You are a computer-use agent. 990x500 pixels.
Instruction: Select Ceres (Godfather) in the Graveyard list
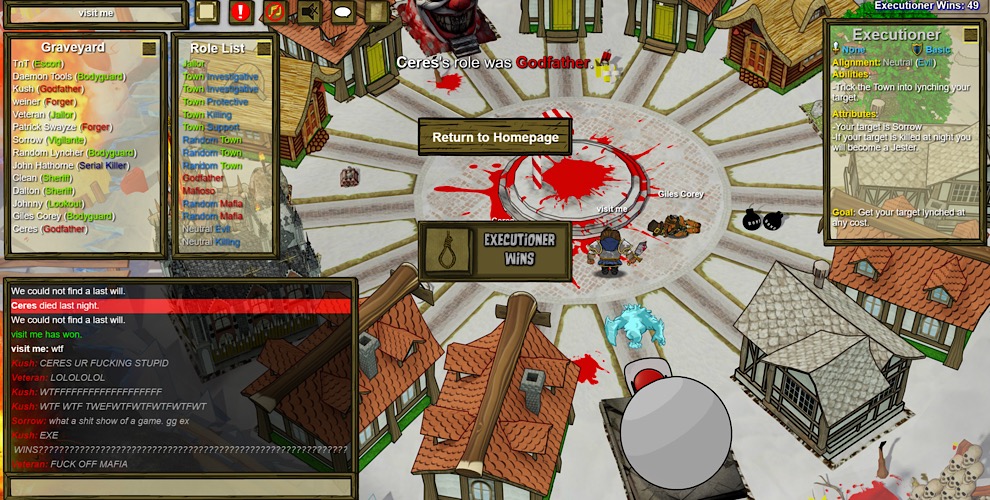(50, 229)
